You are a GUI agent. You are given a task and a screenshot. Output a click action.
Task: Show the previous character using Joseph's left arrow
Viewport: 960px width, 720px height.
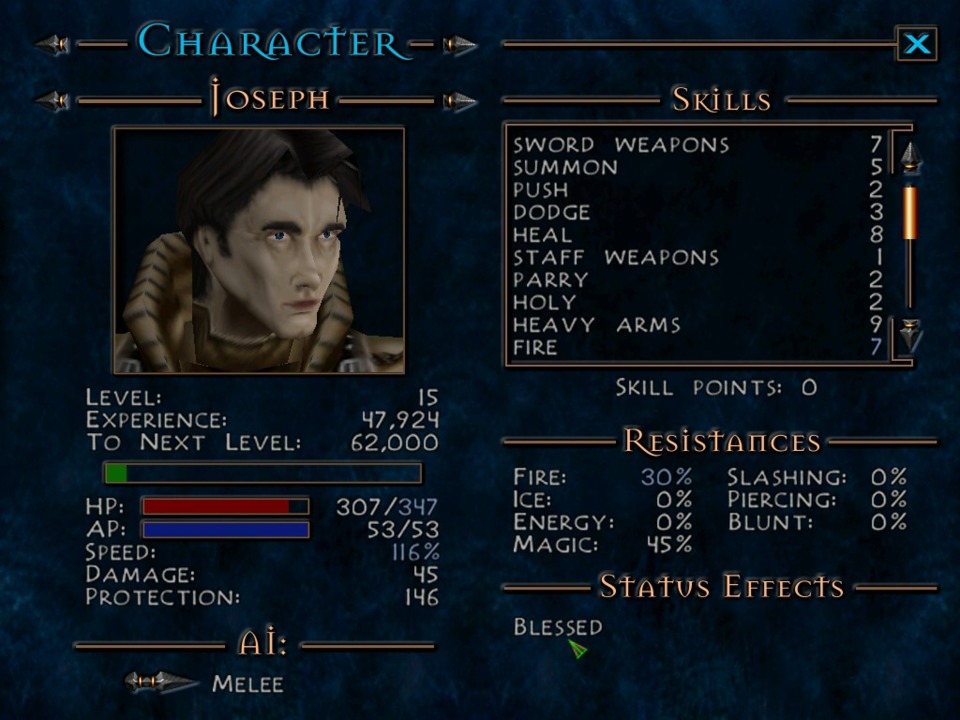[x=53, y=101]
